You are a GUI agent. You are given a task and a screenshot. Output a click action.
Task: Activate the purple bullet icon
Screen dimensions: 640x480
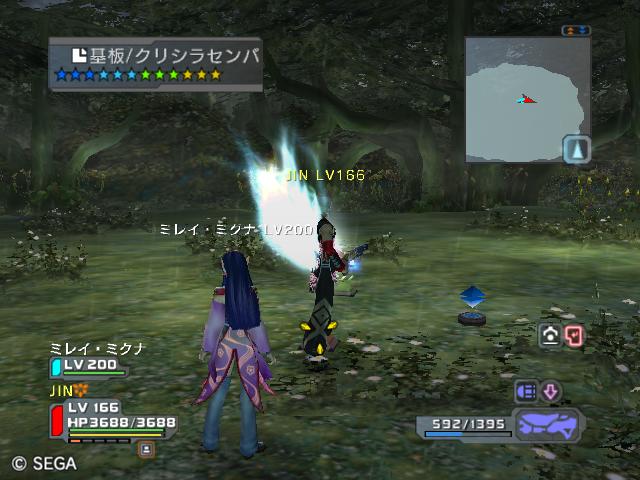526,391
